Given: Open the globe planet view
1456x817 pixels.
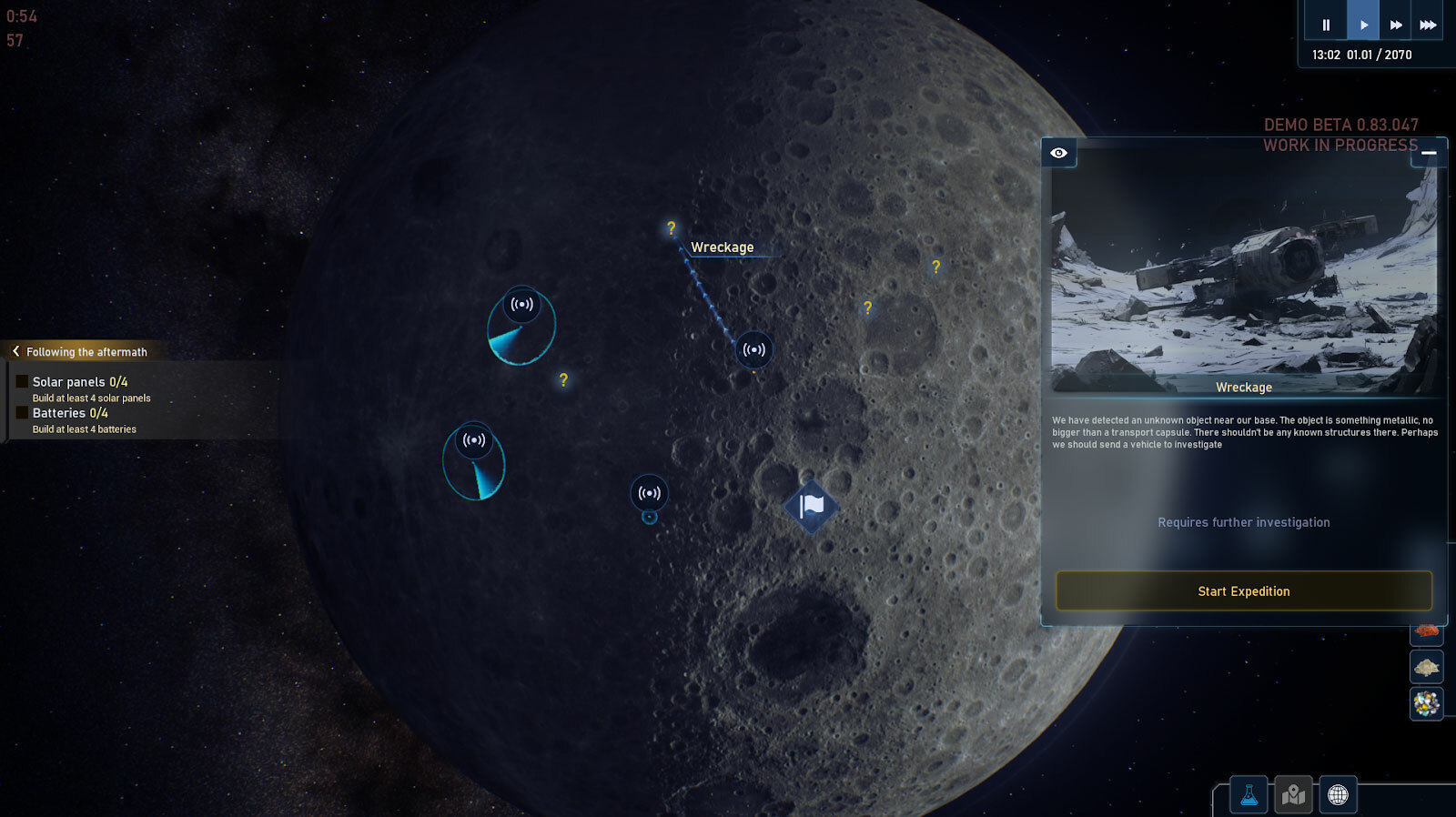Looking at the screenshot, I should [x=1338, y=795].
